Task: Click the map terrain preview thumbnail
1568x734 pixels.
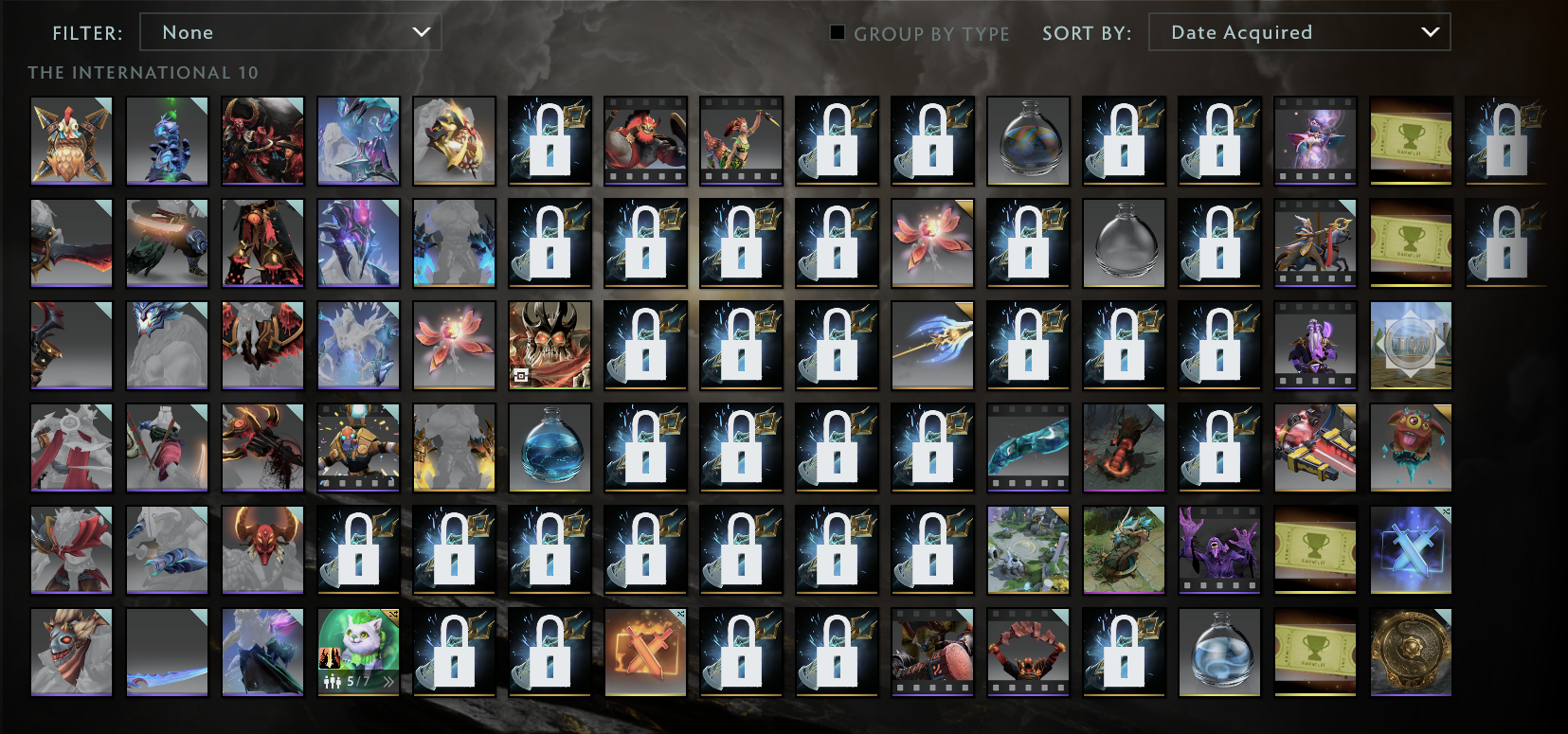Action: tap(1028, 550)
